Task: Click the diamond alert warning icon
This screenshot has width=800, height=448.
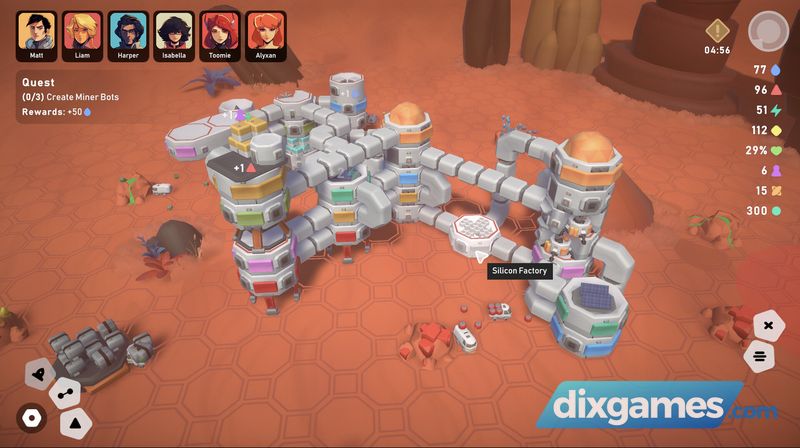Action: (717, 30)
